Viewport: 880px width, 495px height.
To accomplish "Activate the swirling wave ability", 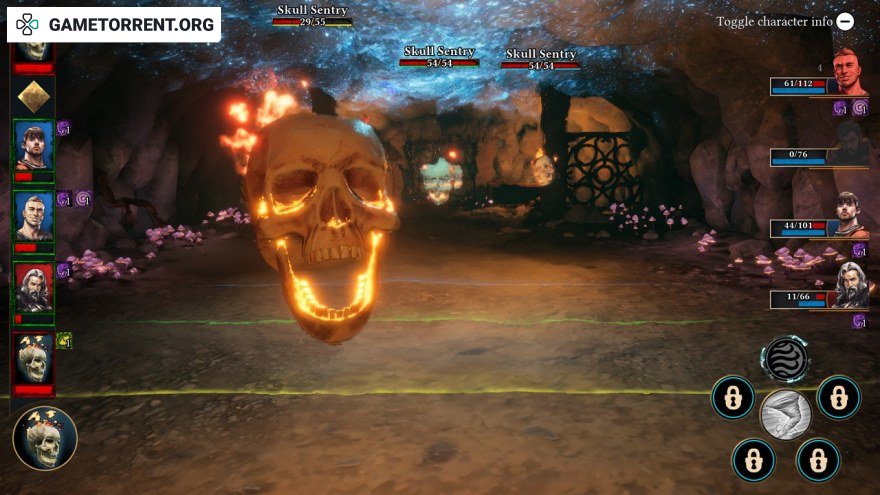I will (786, 359).
